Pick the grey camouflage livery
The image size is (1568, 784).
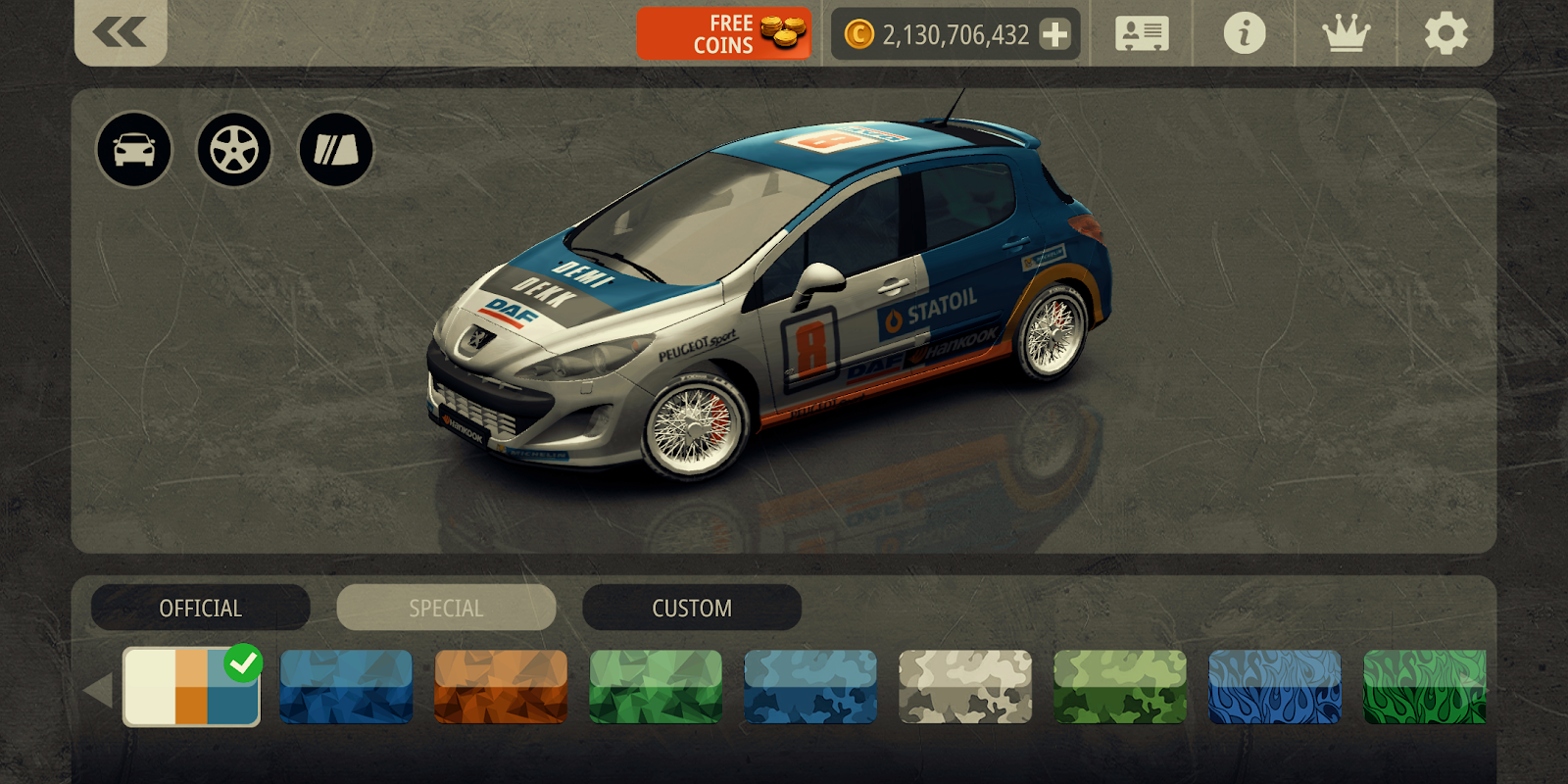pos(965,687)
